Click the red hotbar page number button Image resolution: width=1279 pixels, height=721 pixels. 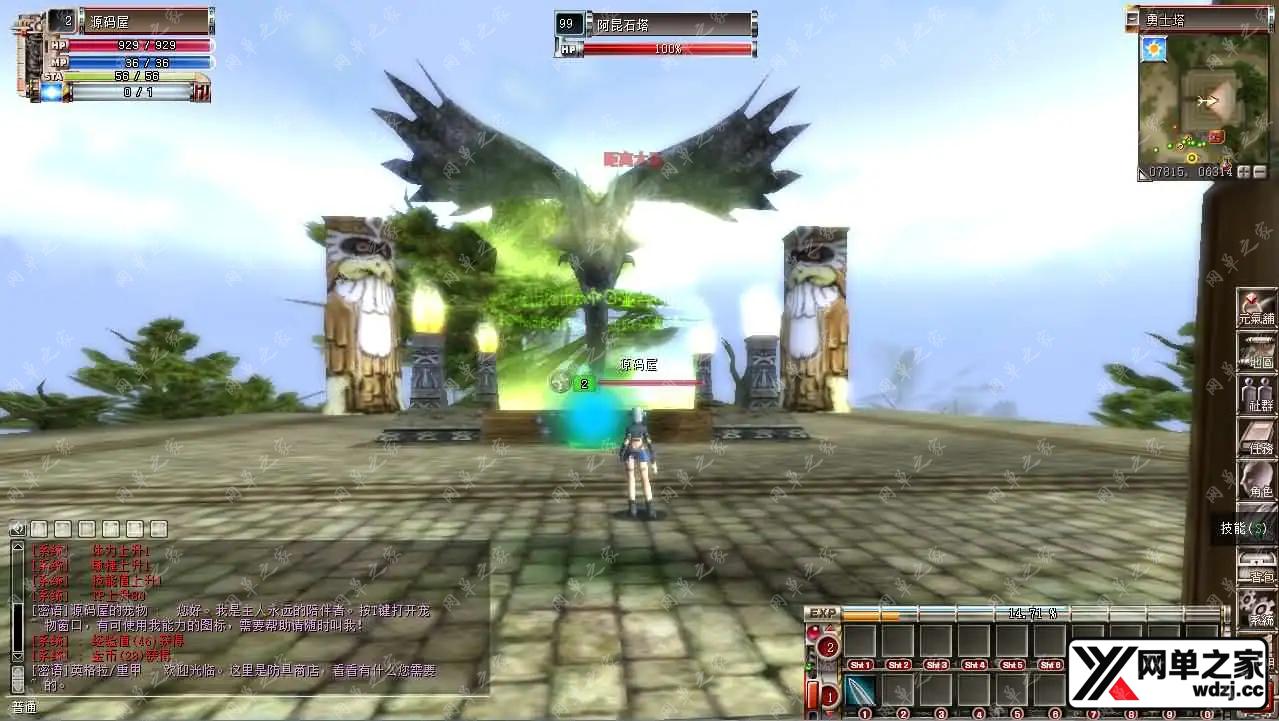tap(828, 647)
